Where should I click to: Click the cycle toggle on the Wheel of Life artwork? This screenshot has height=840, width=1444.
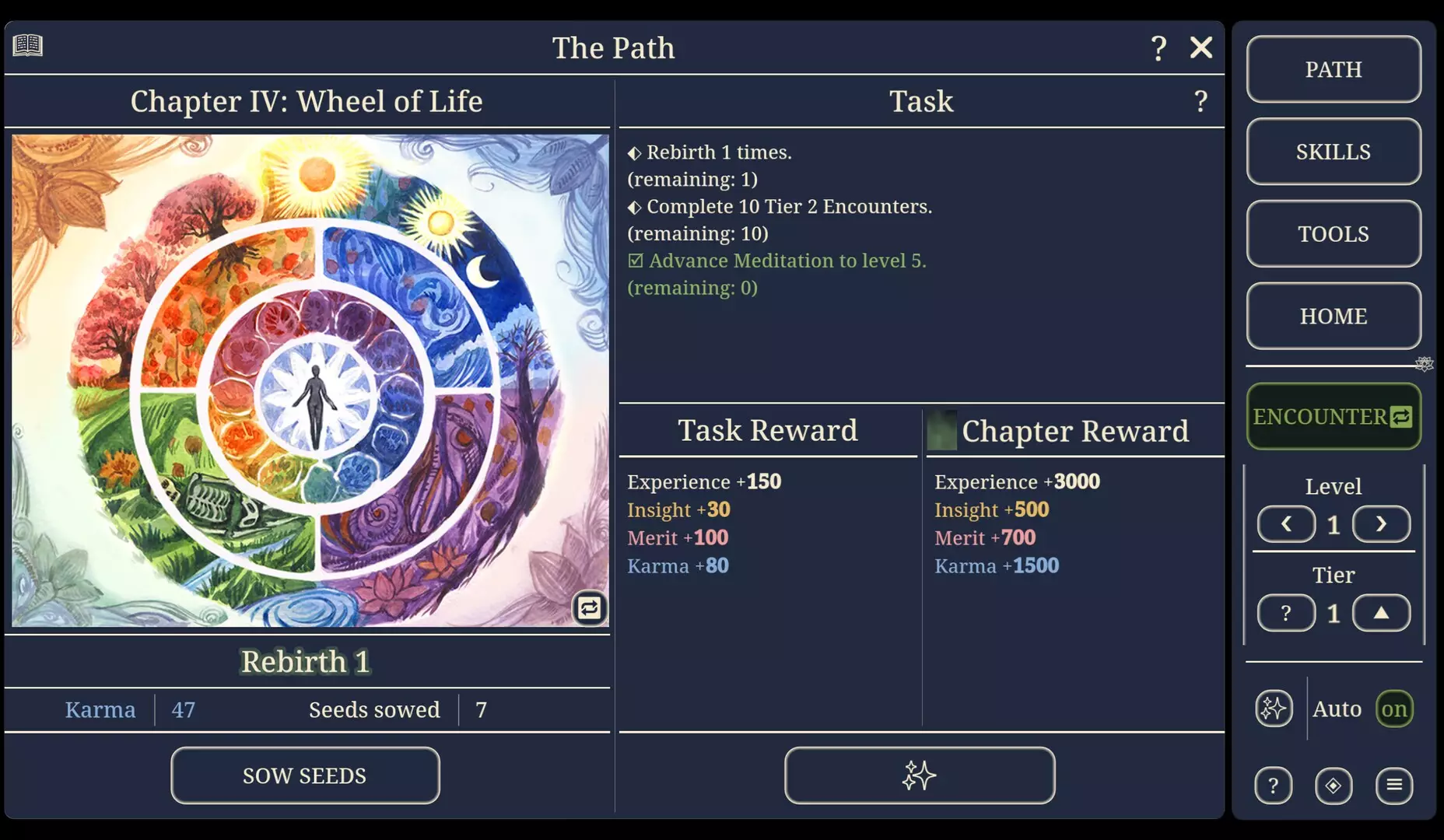pos(589,608)
